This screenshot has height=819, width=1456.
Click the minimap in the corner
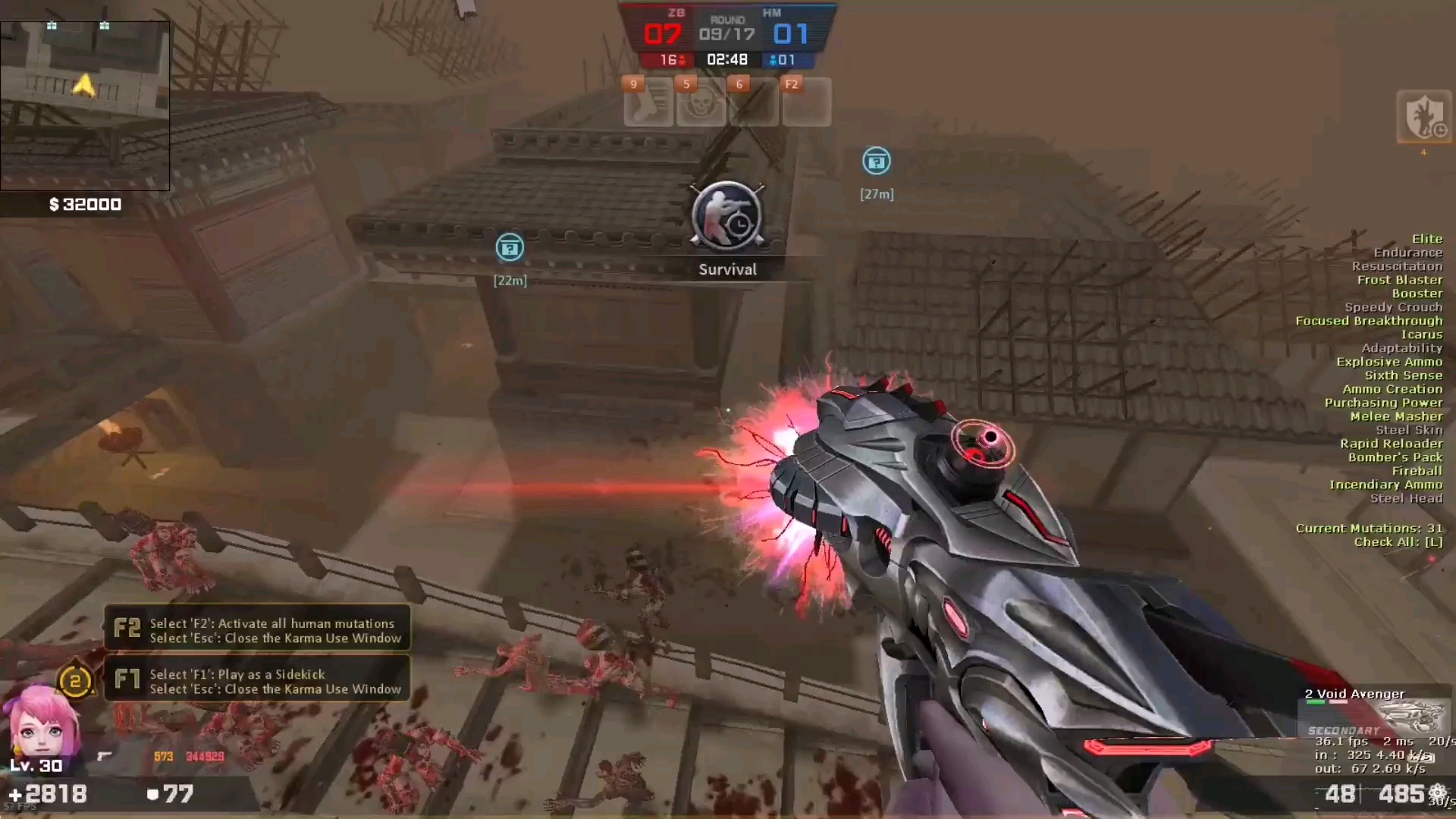84,105
